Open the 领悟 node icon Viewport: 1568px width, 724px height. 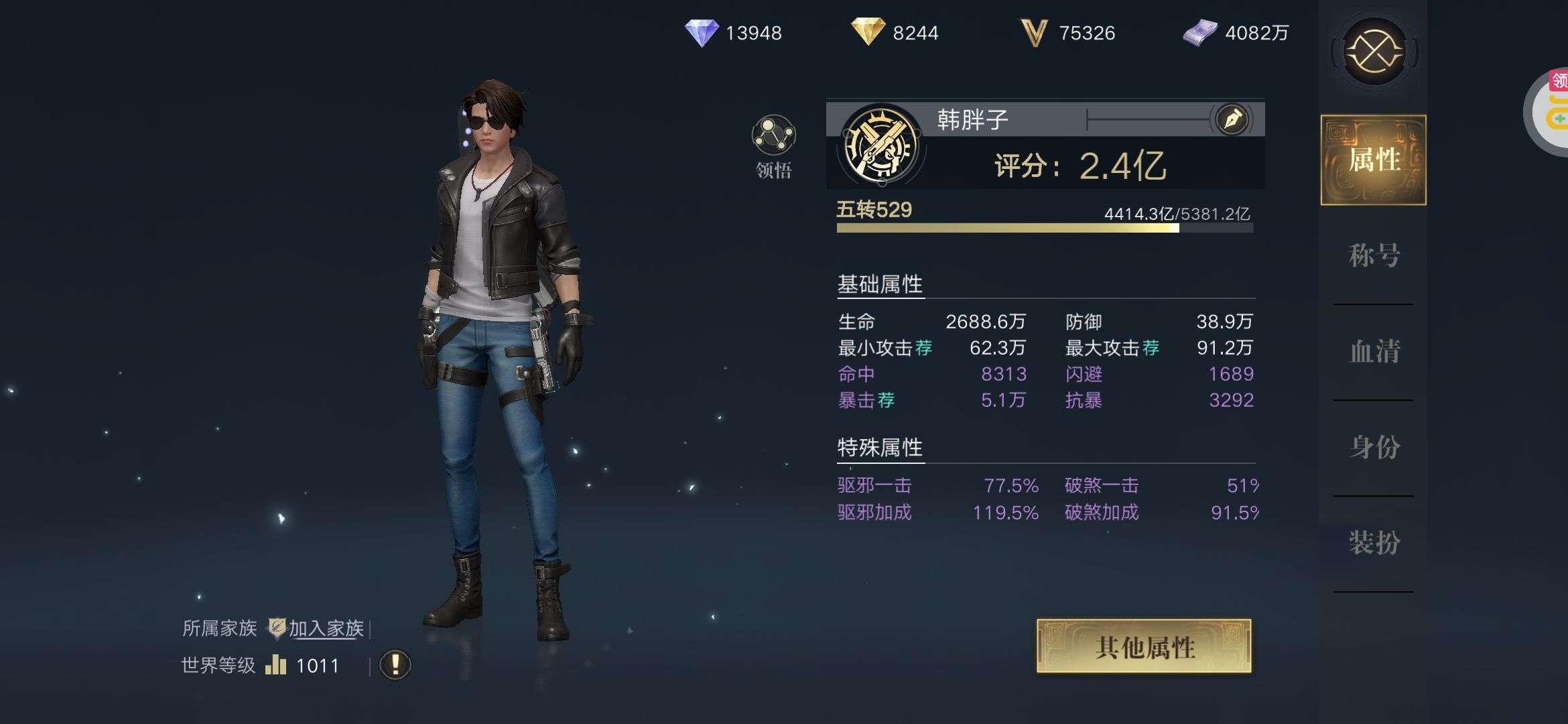[x=774, y=136]
